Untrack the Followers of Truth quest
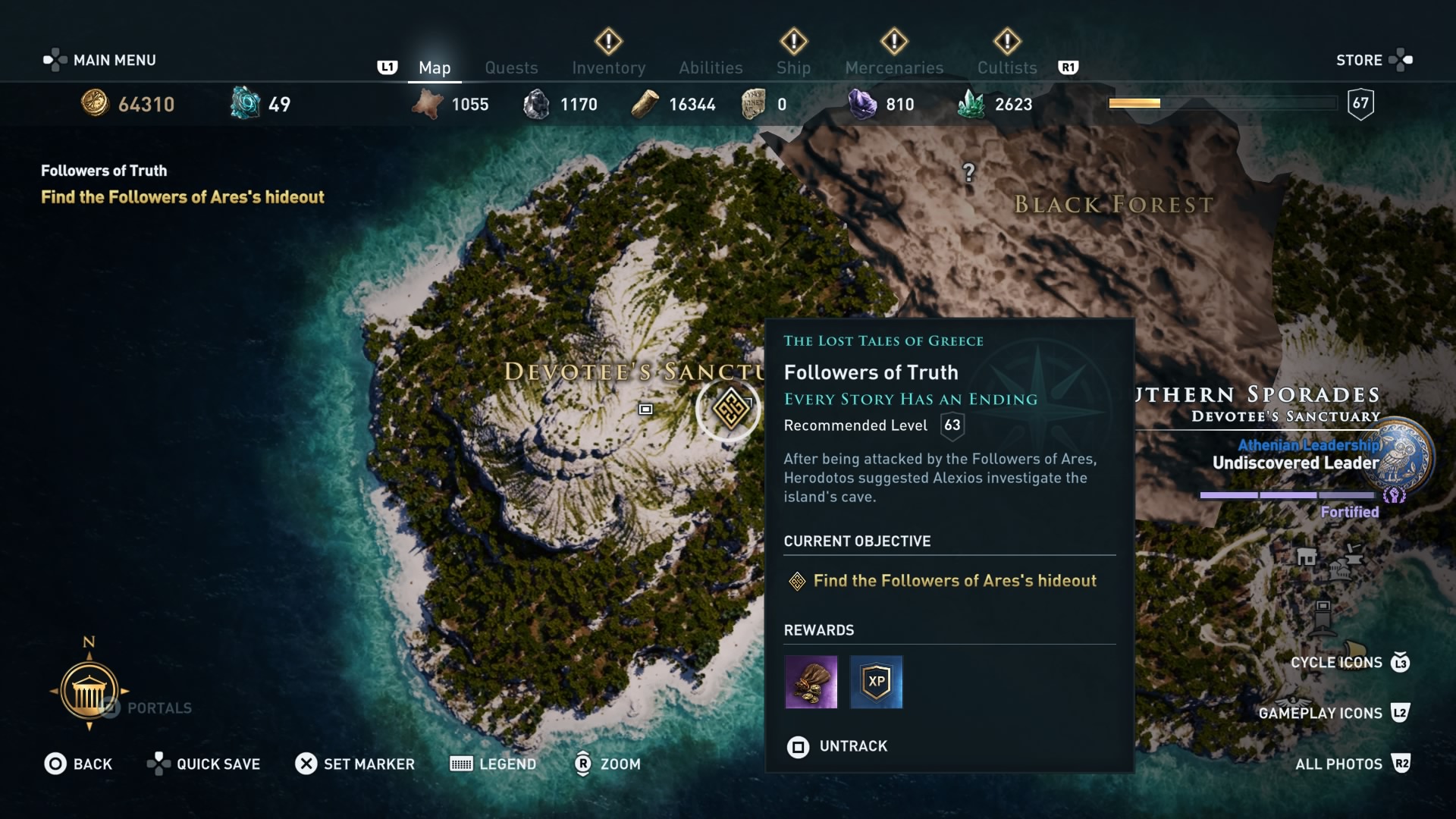 [836, 747]
